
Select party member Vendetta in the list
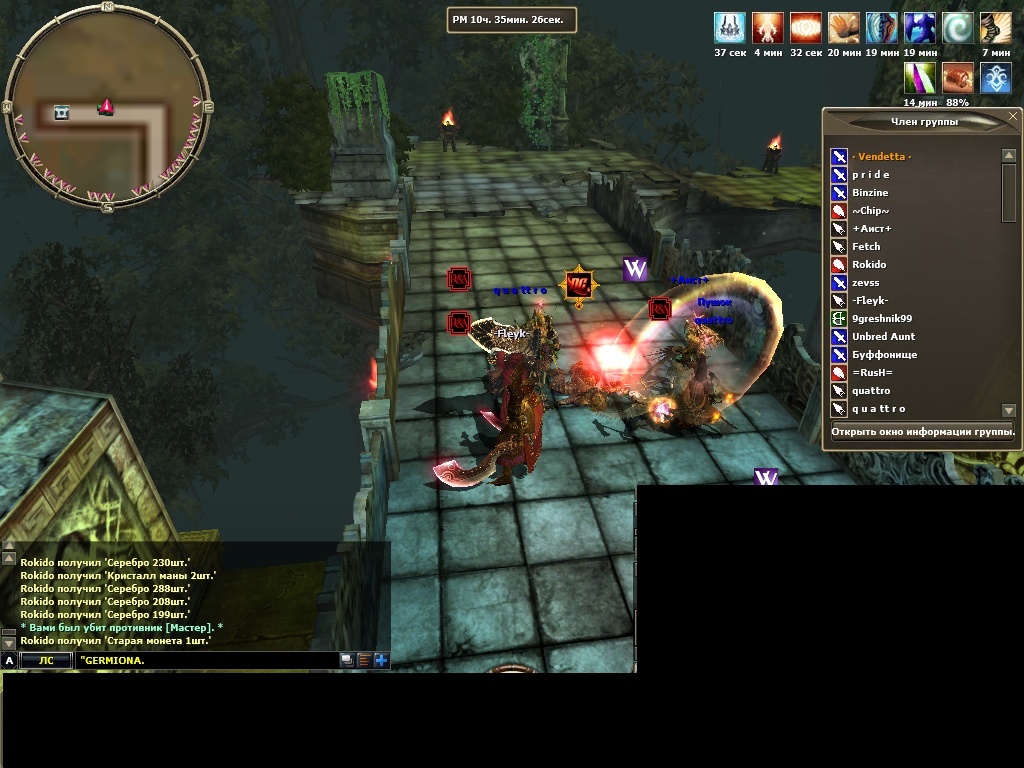(881, 156)
